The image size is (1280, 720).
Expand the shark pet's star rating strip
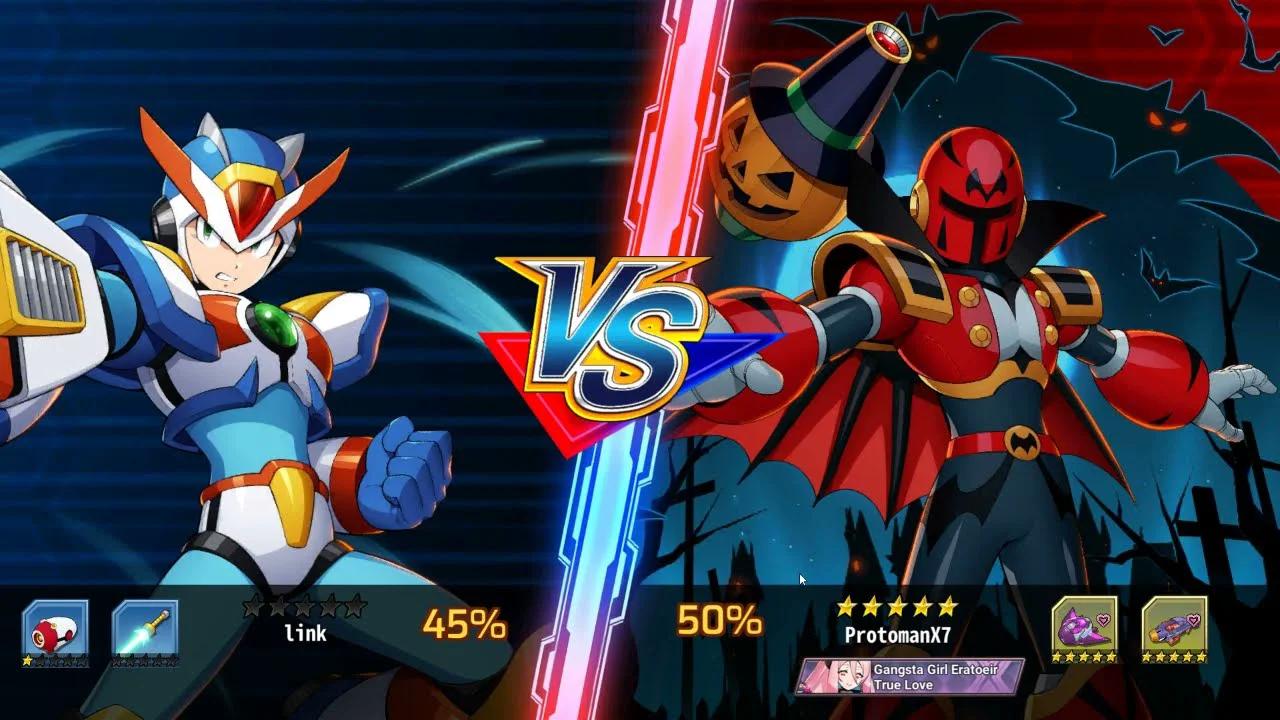tap(1085, 657)
